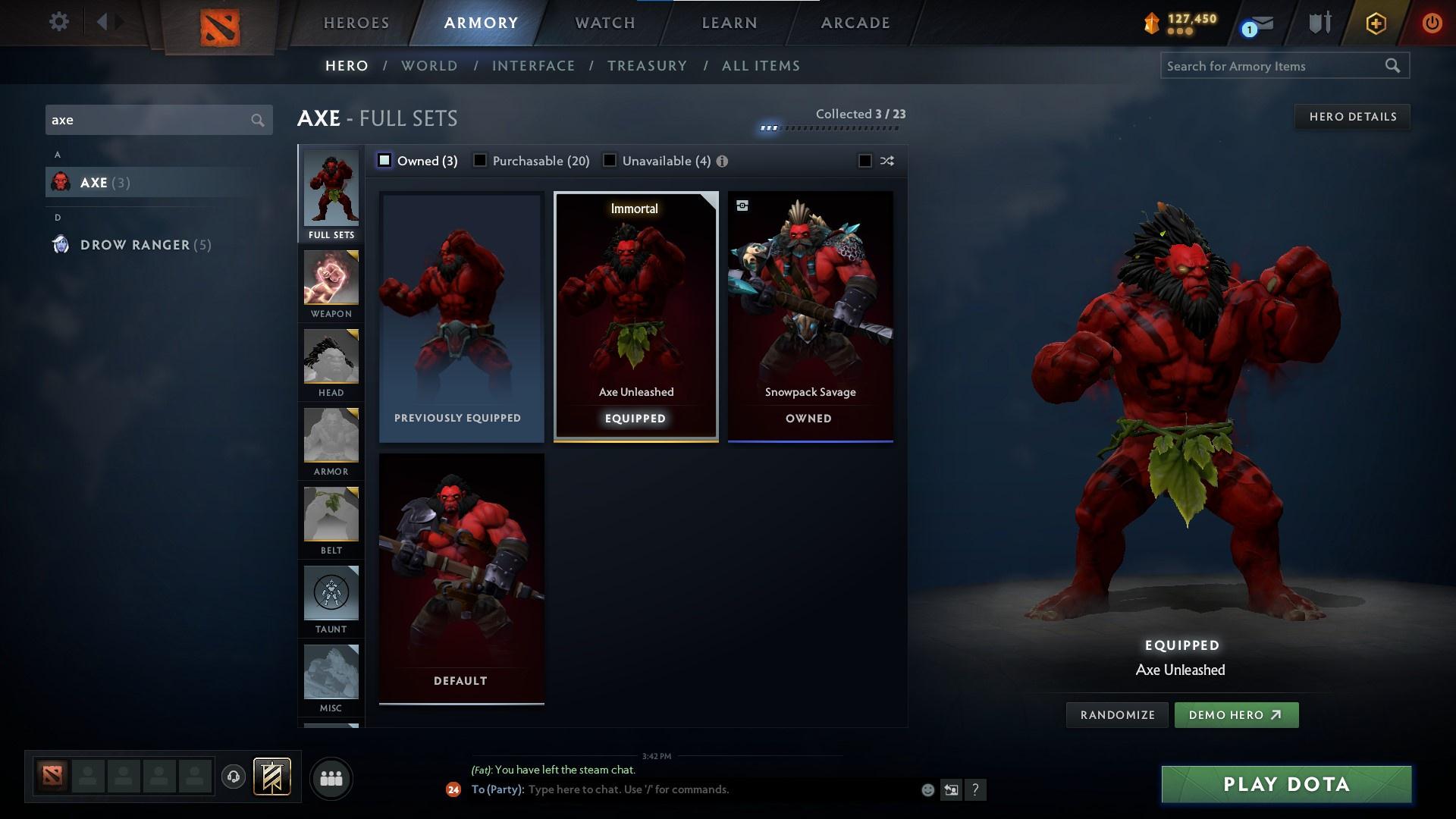Select the Weapon item slot icon
This screenshot has height=819, width=1456.
coord(331,281)
